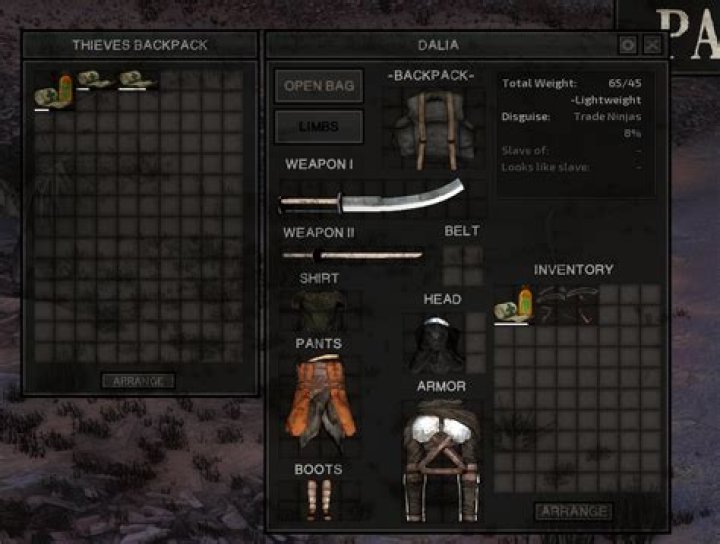Pick the equipped shirt item
This screenshot has width=720, height=544.
coord(319,307)
